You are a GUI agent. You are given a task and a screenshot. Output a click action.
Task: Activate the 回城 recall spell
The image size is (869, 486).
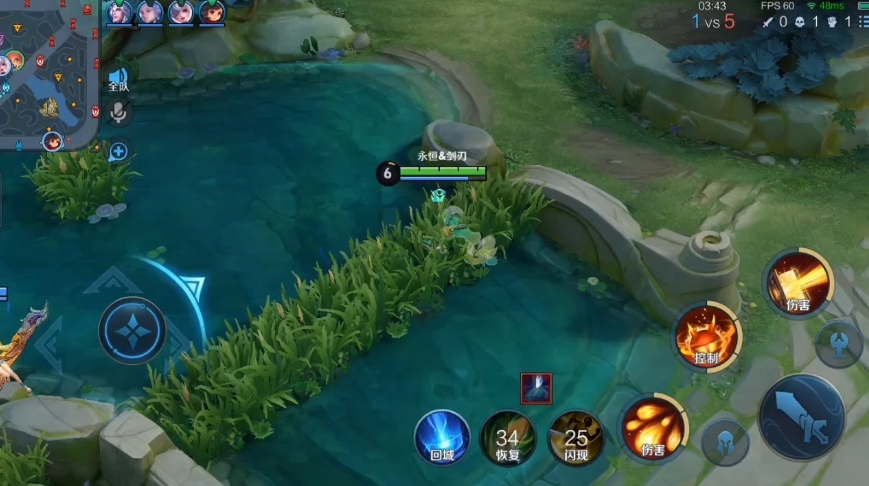tap(442, 437)
